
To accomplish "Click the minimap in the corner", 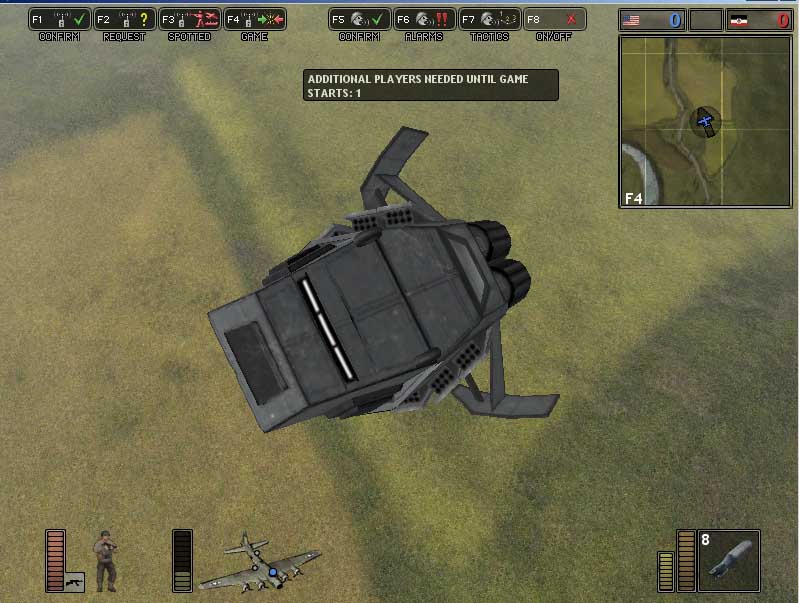I will 705,122.
